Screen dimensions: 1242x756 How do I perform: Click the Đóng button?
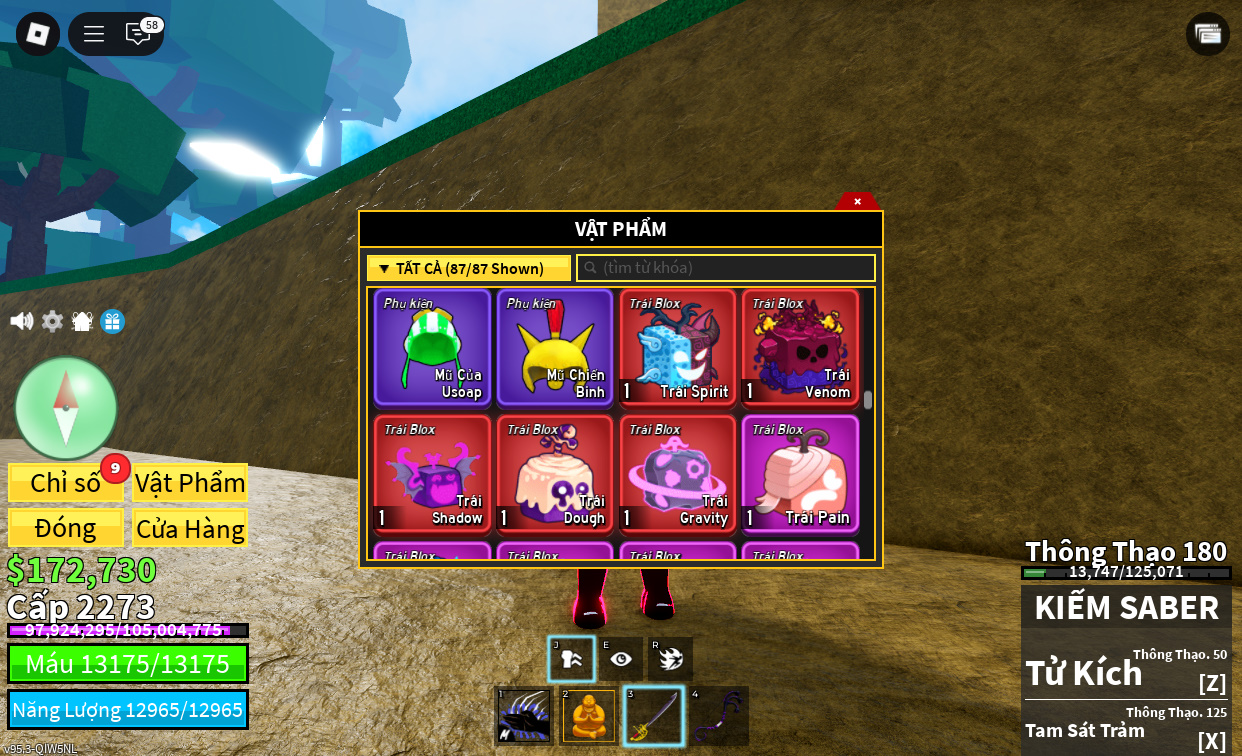(66, 528)
